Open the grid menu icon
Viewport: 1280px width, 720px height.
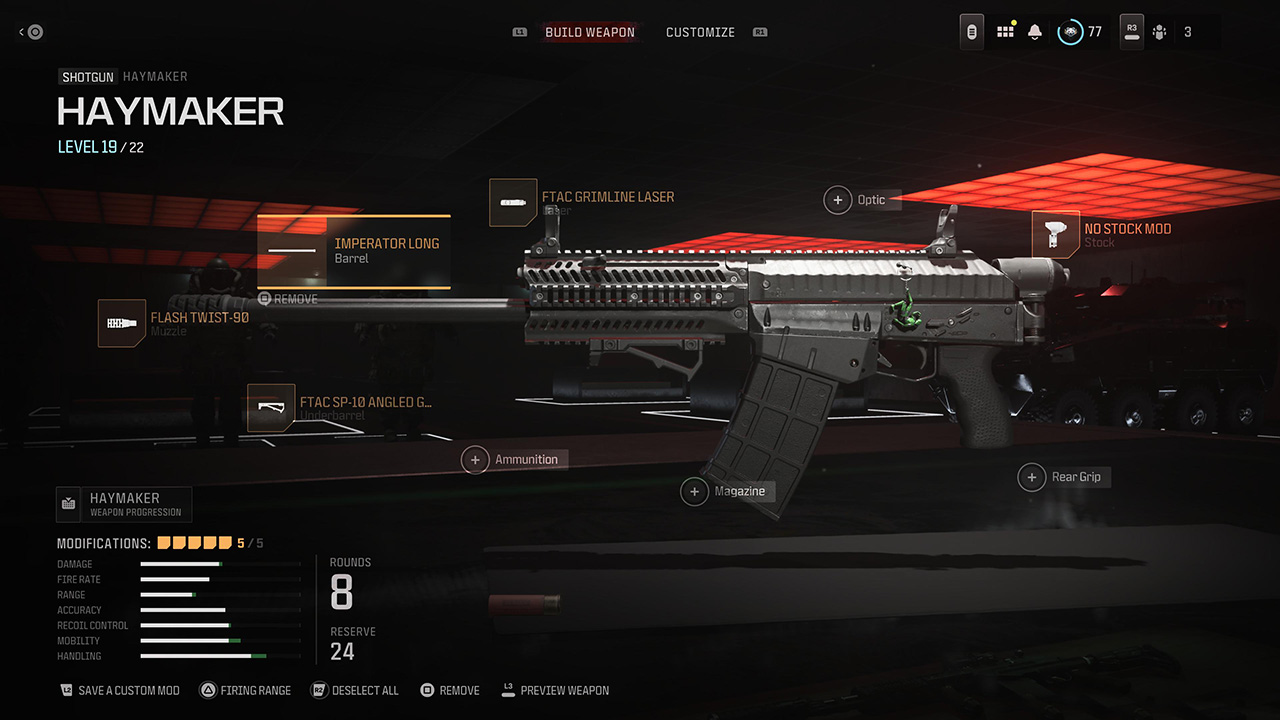pos(1005,32)
